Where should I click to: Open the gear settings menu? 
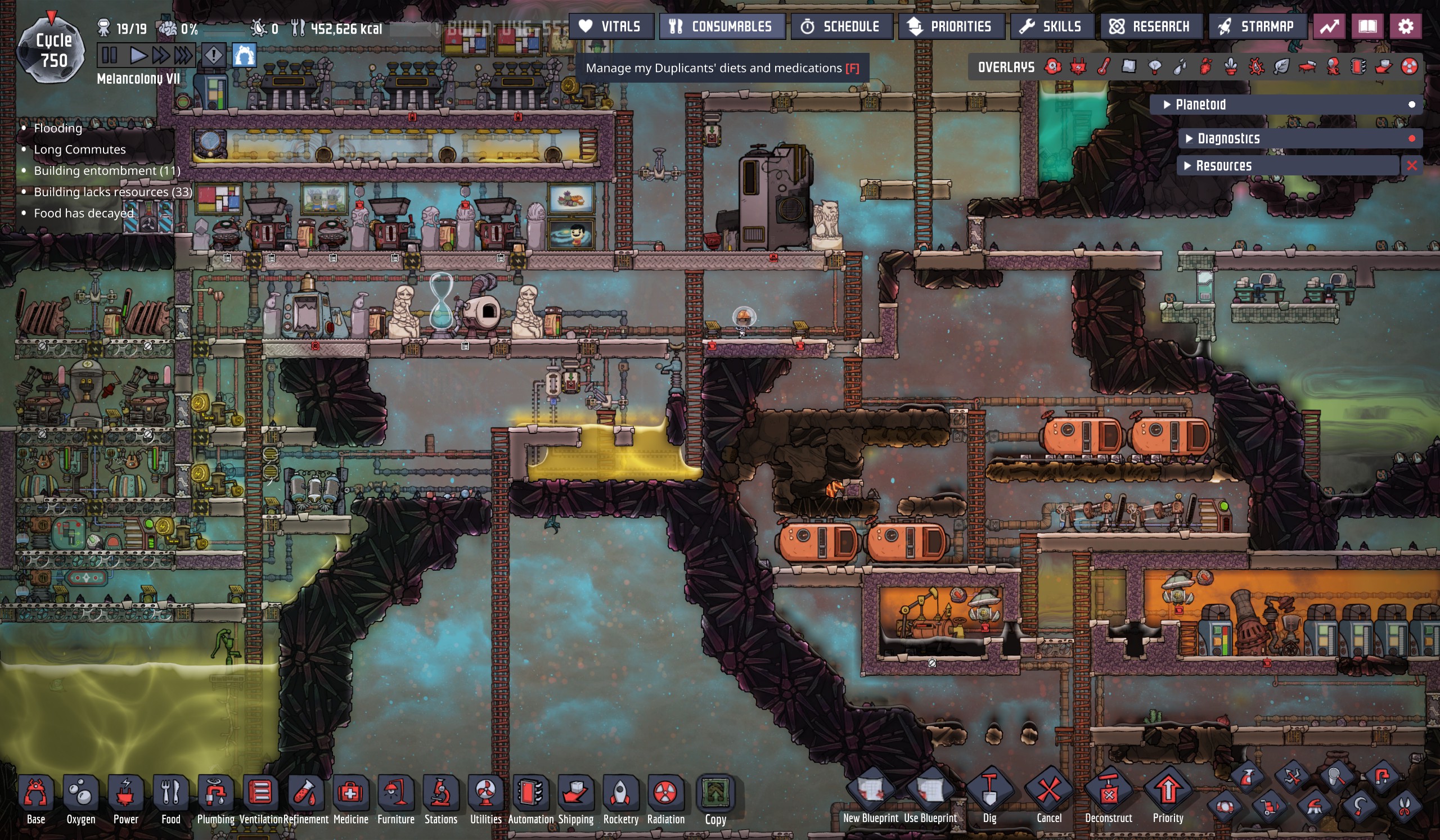(1406, 26)
